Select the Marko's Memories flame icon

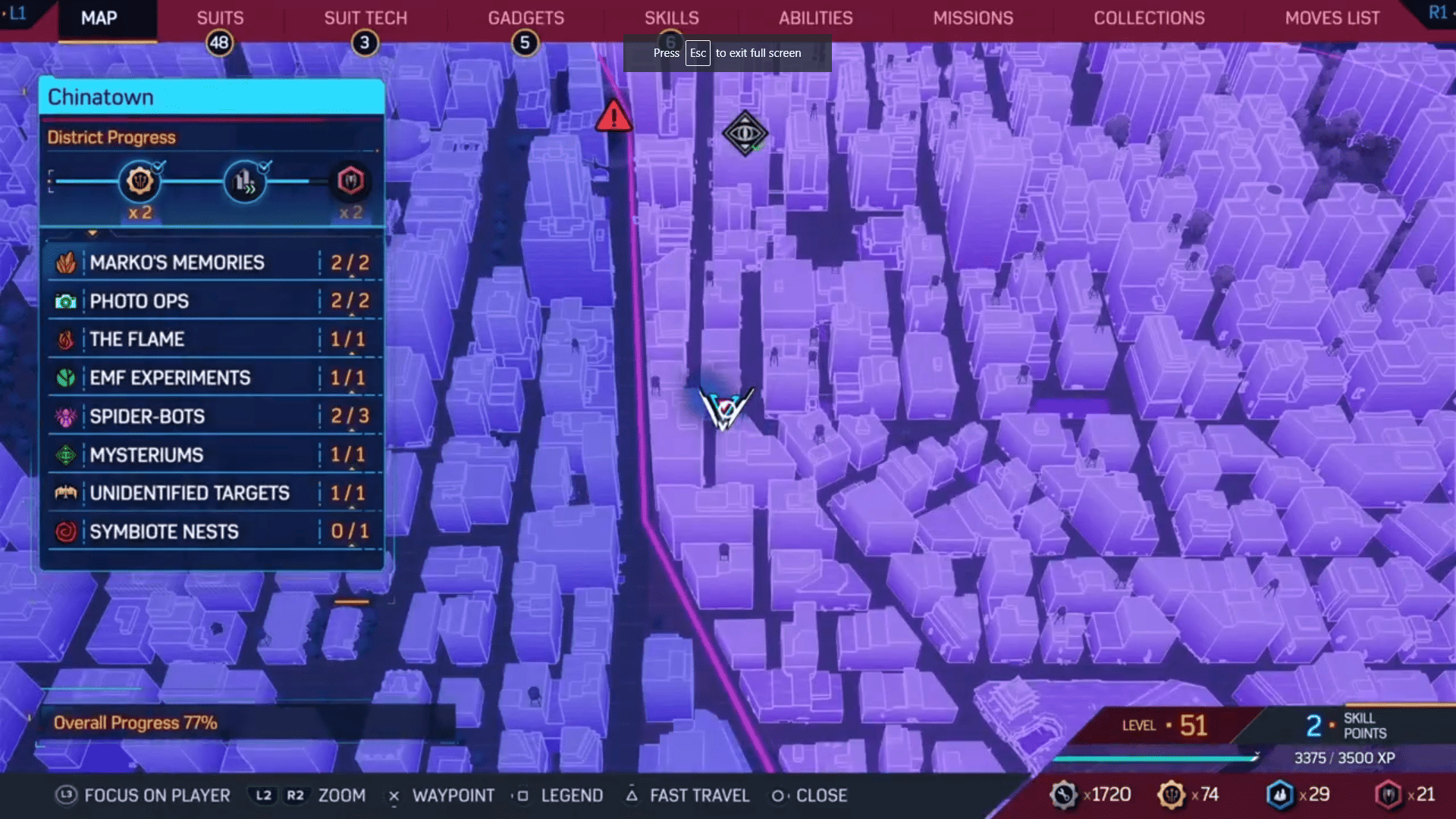[67, 262]
